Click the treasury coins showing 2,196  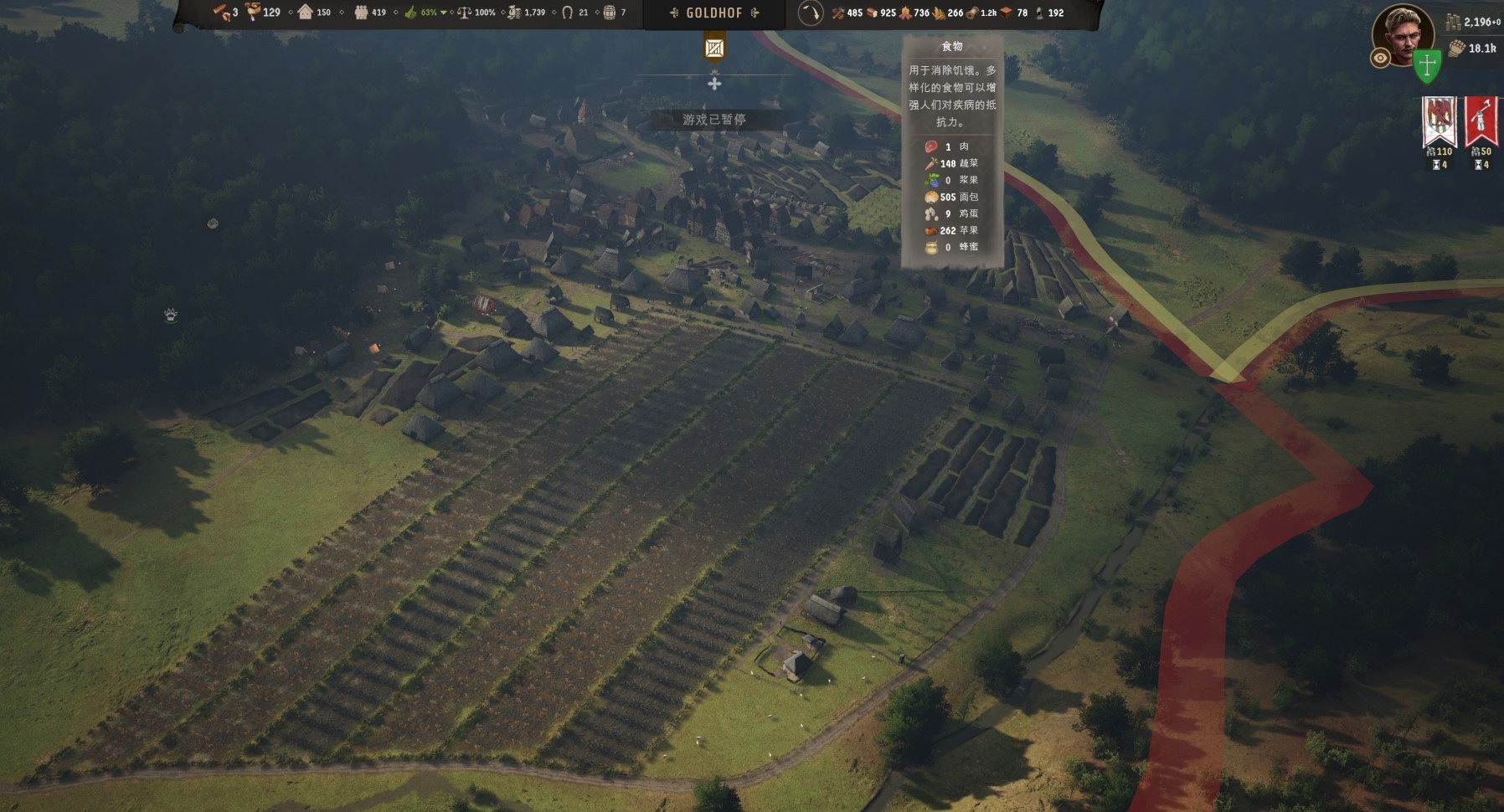[x=1454, y=22]
